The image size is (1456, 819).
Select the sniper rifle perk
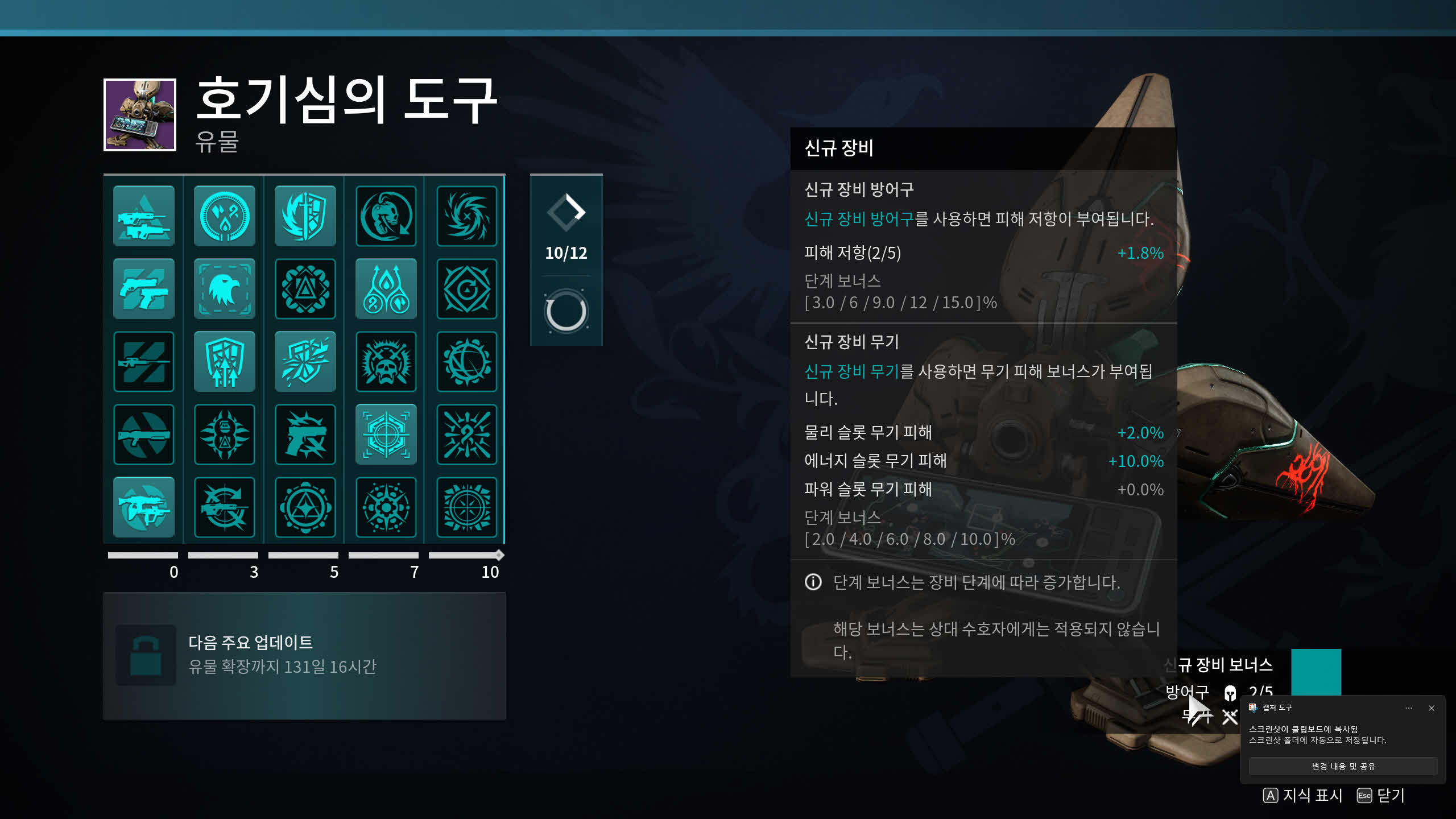coord(144,362)
